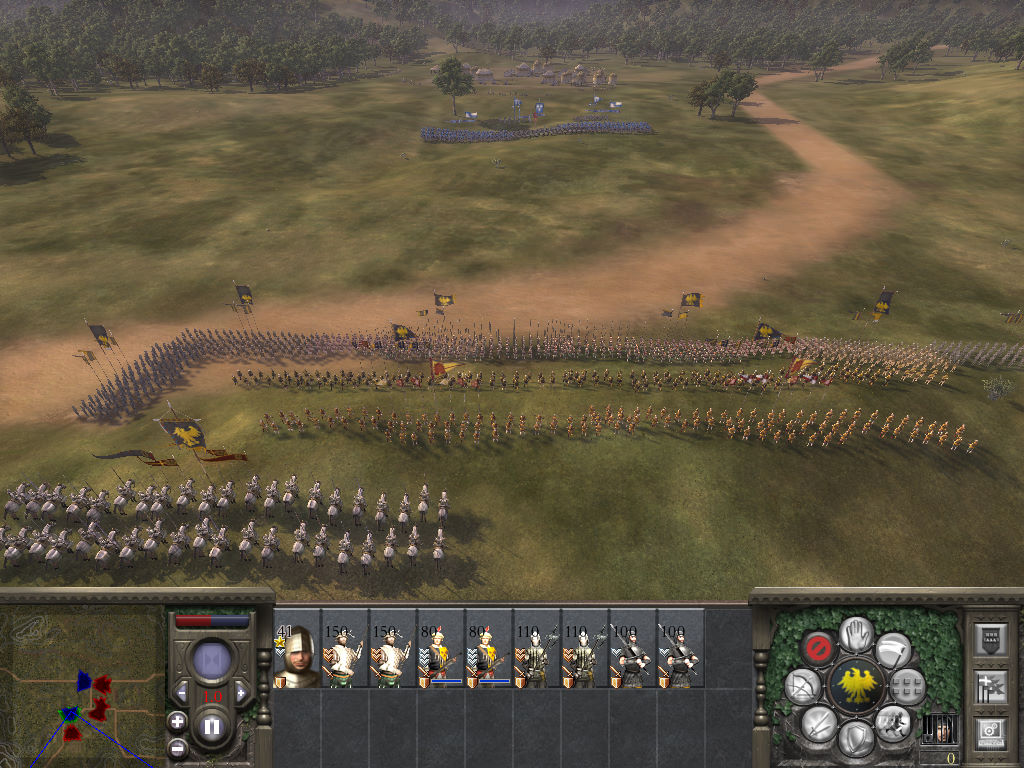Click the crossed flags side-panel button
Viewport: 1024px width, 768px height.
pos(989,687)
